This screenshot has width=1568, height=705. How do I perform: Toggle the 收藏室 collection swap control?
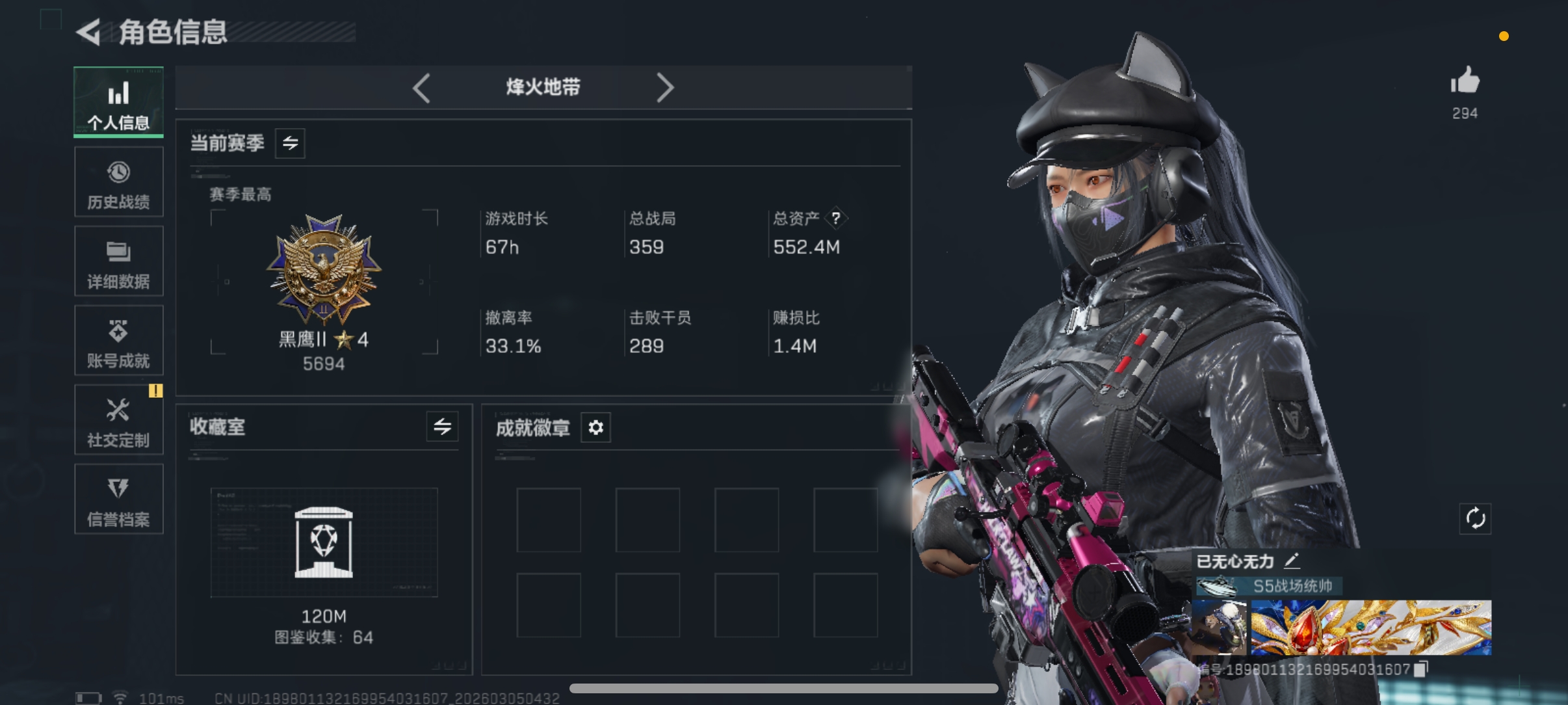[x=442, y=427]
